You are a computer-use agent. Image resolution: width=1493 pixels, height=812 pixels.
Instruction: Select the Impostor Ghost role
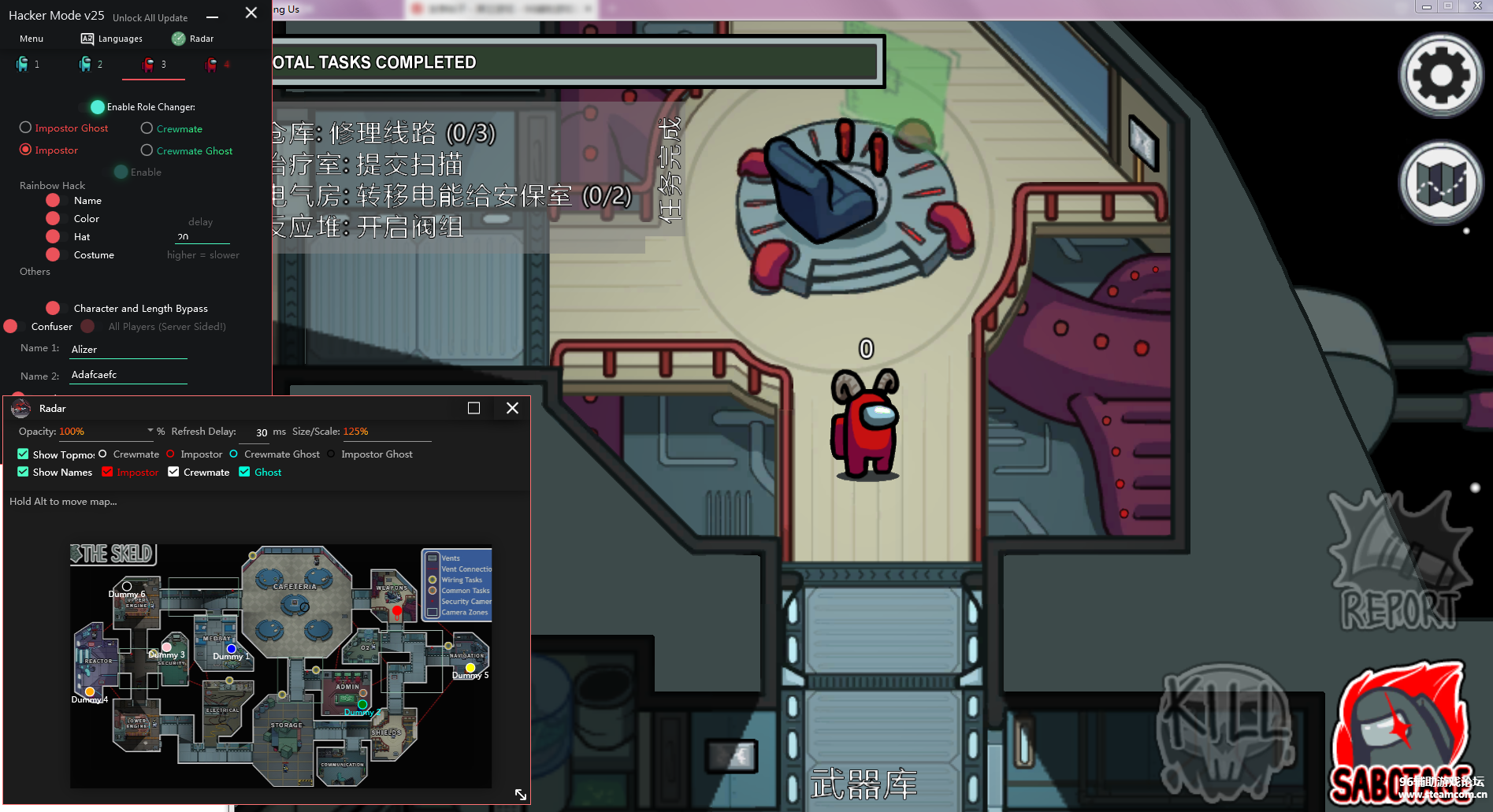26,128
